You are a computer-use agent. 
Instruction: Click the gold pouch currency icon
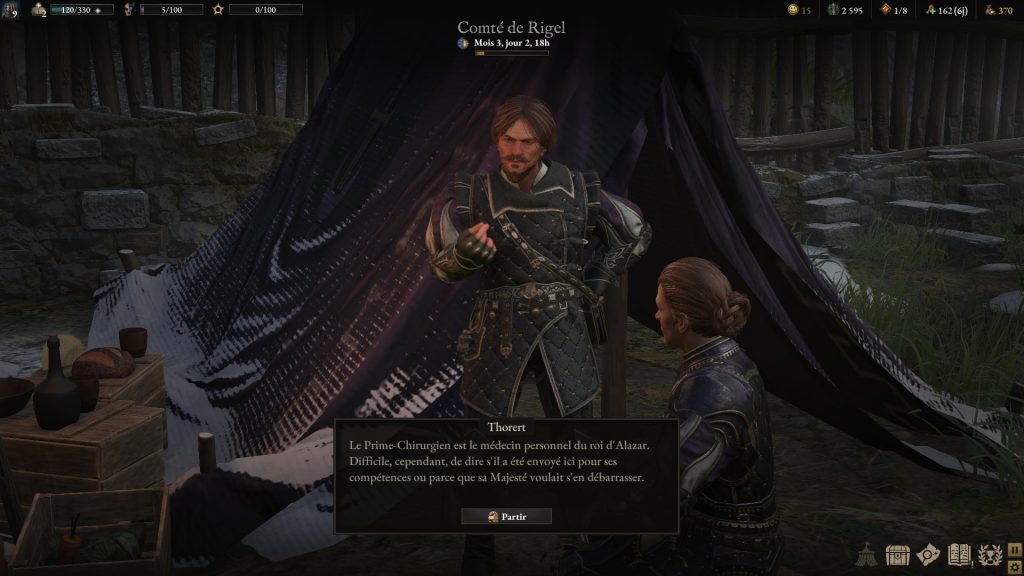[991, 10]
